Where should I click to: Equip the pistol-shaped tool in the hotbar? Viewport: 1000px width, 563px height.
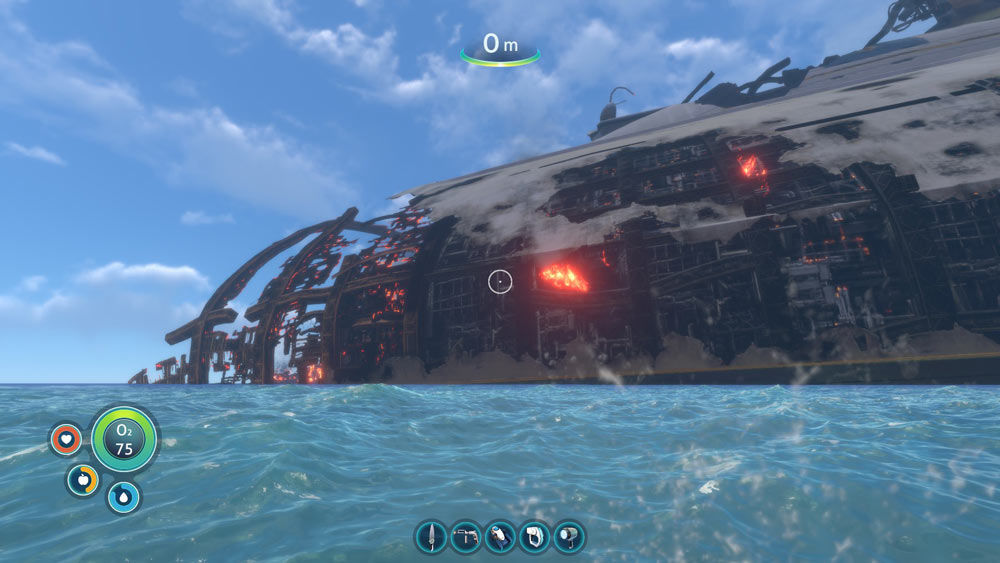pos(466,537)
